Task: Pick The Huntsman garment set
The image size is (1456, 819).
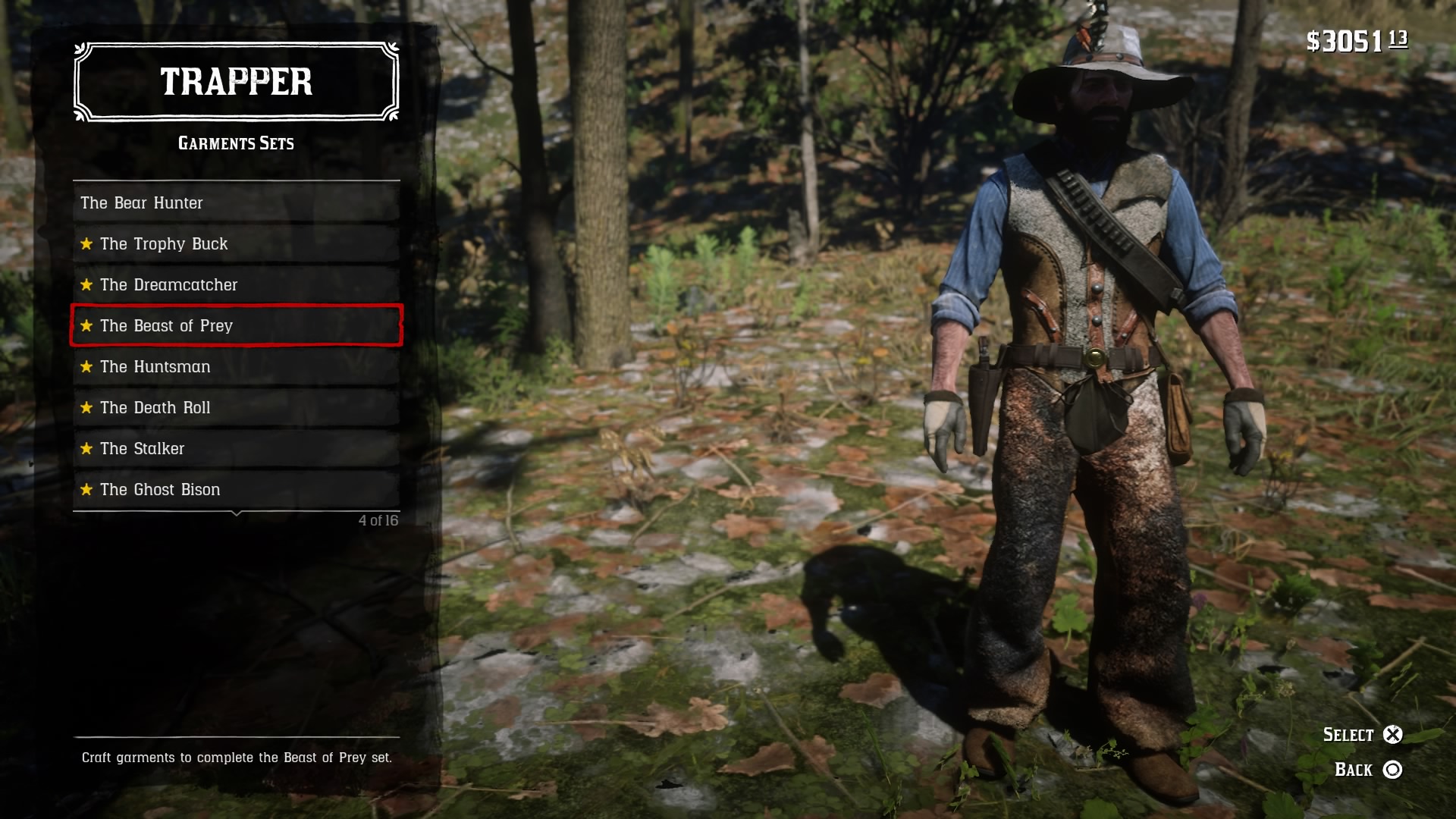Action: pyautogui.click(x=236, y=367)
